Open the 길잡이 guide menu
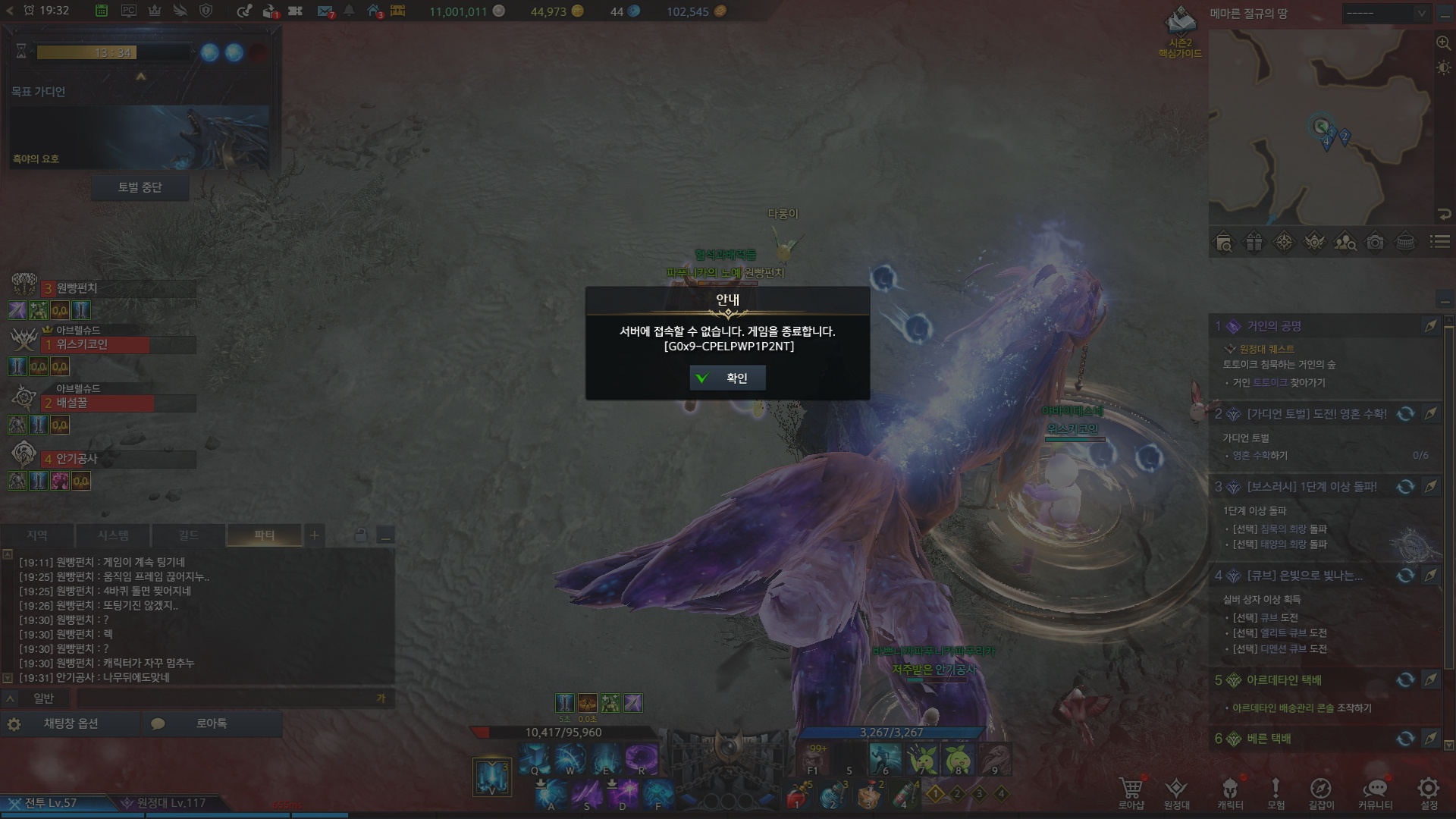The width and height of the screenshot is (1456, 819). point(1320,792)
